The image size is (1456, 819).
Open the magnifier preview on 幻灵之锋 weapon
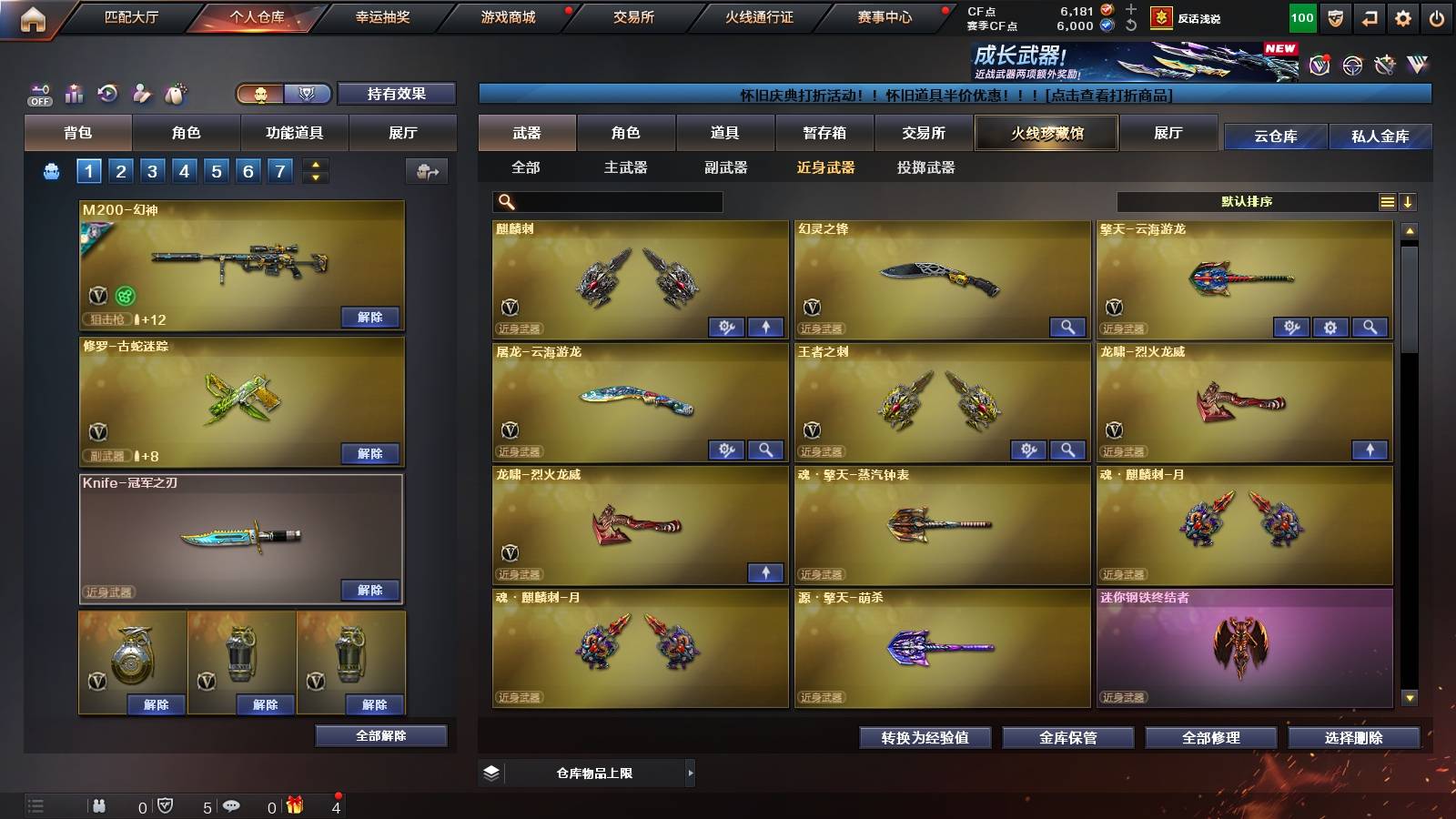[1067, 327]
